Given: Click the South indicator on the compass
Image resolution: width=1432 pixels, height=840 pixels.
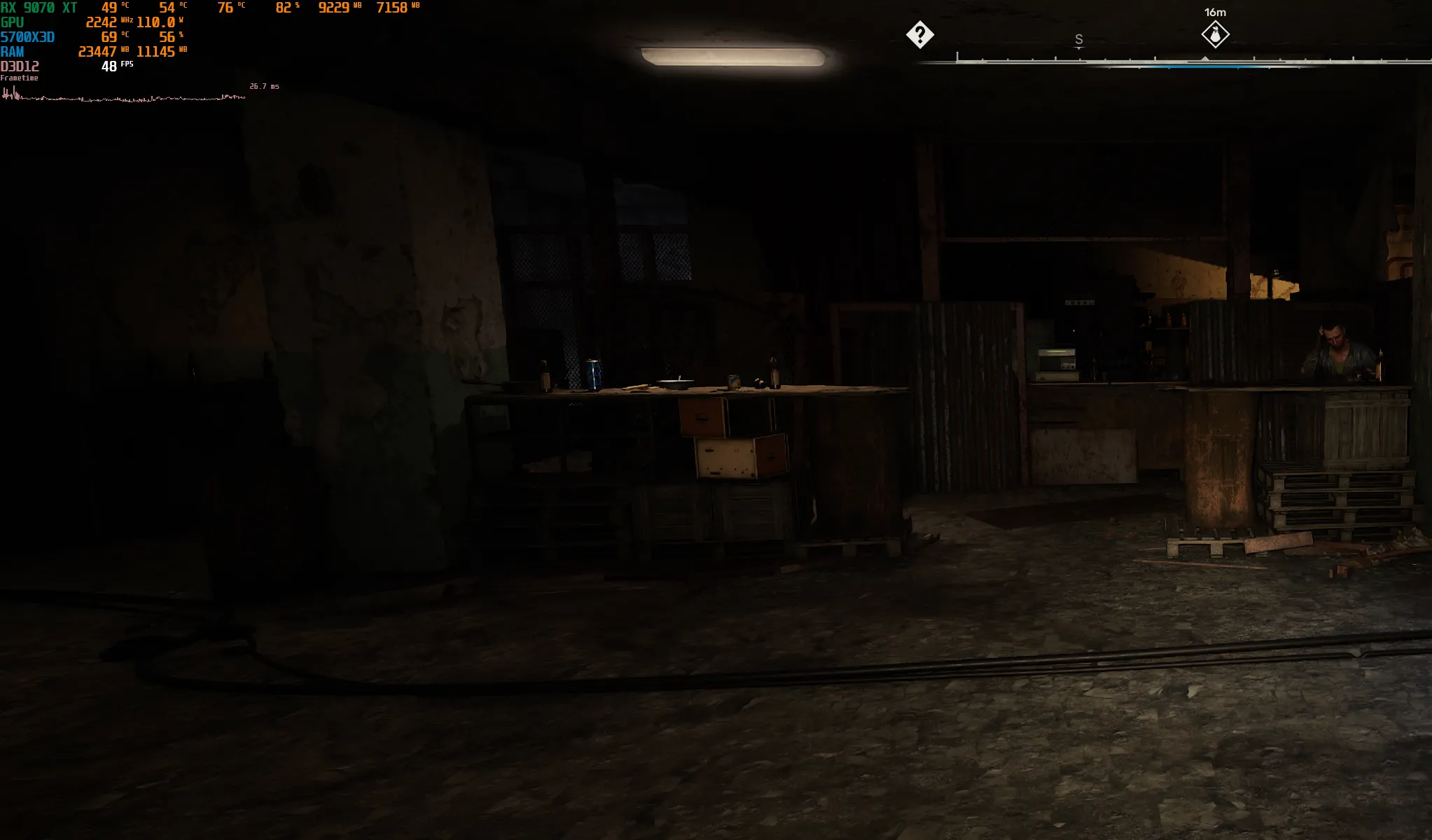Looking at the screenshot, I should tap(1078, 40).
